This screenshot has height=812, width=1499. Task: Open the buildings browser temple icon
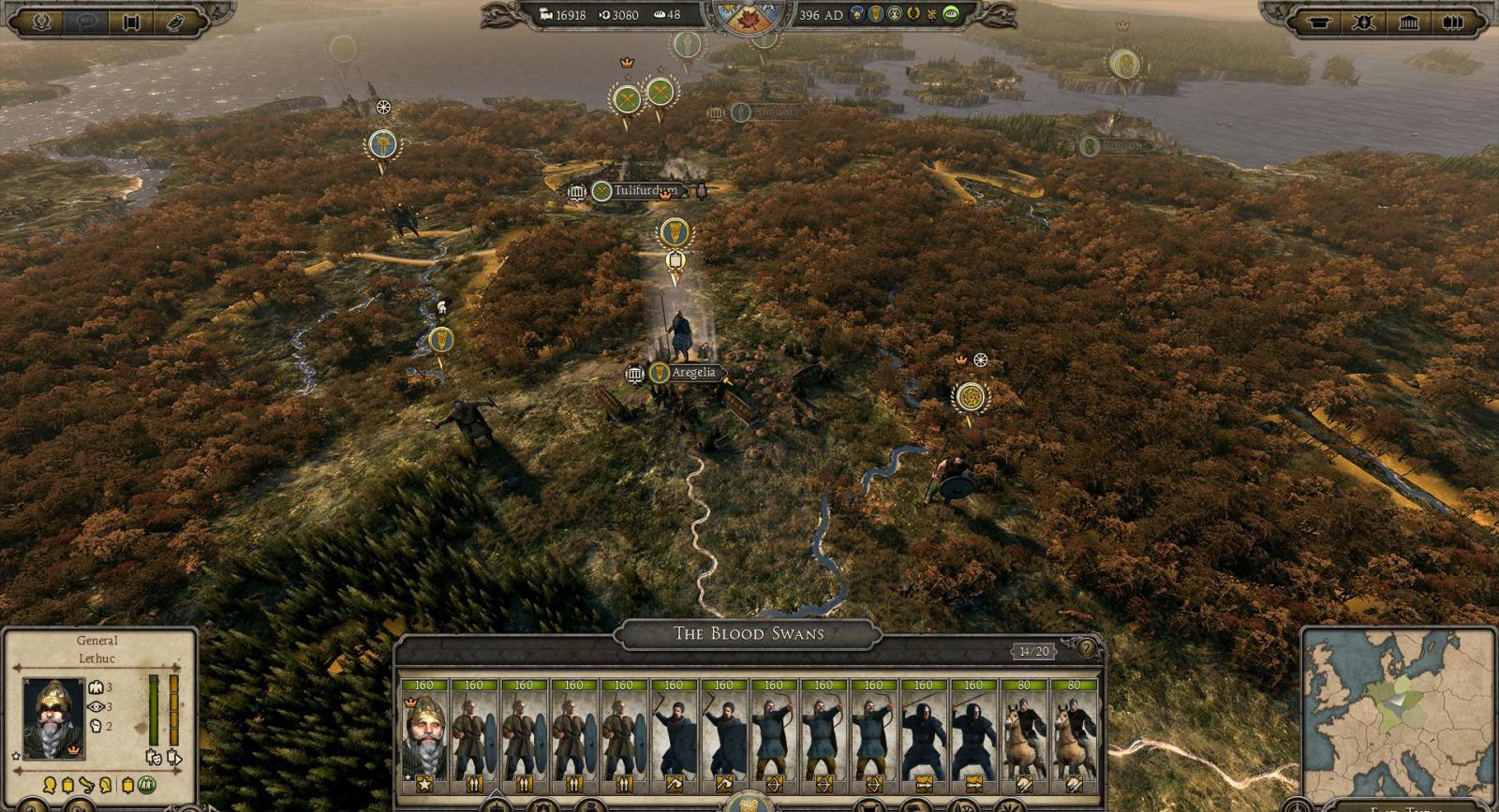pos(1408,22)
